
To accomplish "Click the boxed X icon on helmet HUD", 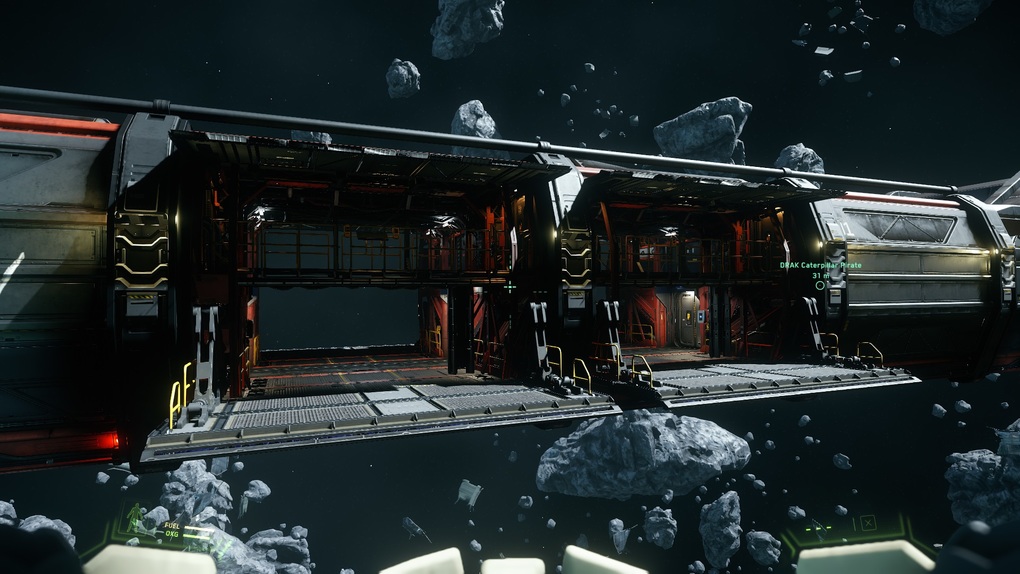I will tap(867, 522).
